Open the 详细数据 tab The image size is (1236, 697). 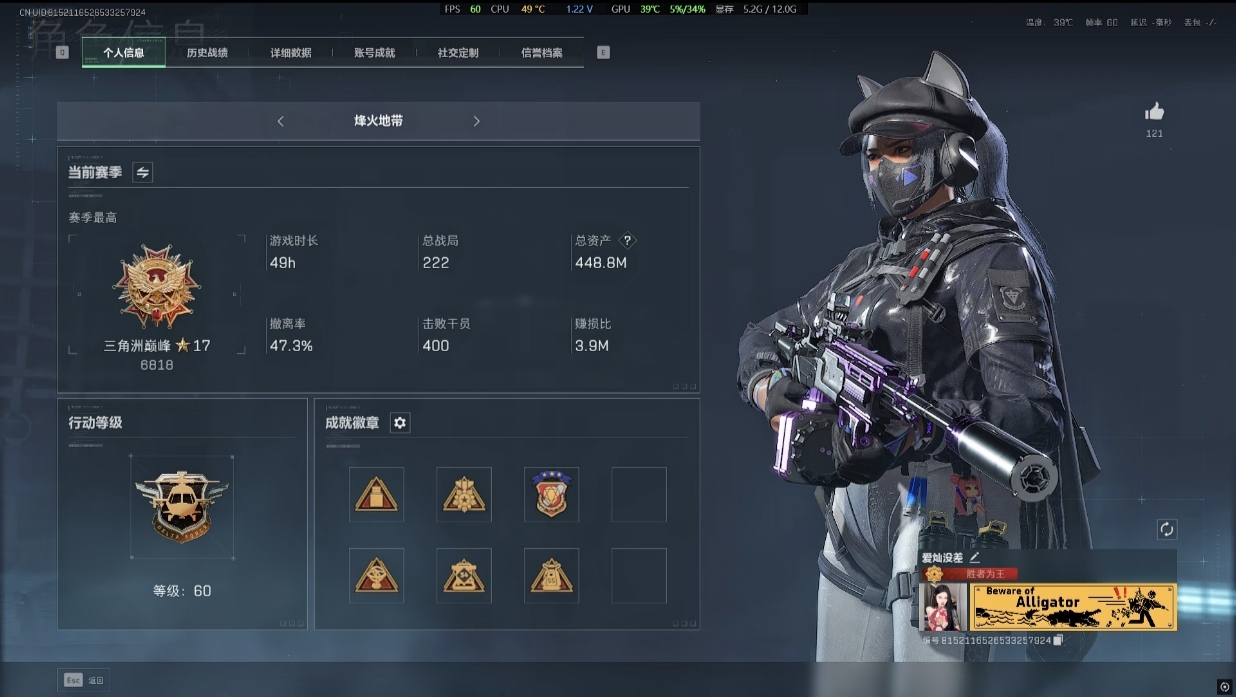tap(290, 53)
